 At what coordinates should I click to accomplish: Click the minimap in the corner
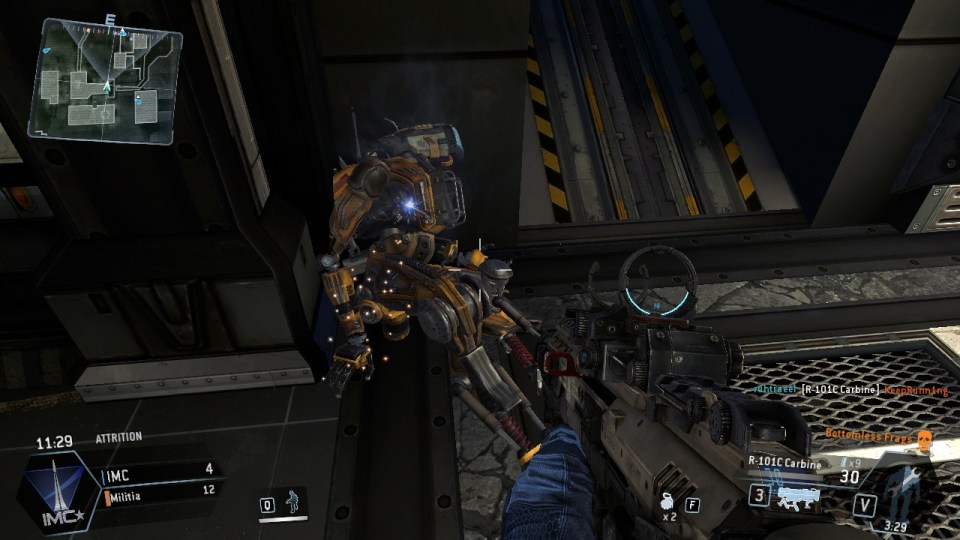tap(106, 80)
